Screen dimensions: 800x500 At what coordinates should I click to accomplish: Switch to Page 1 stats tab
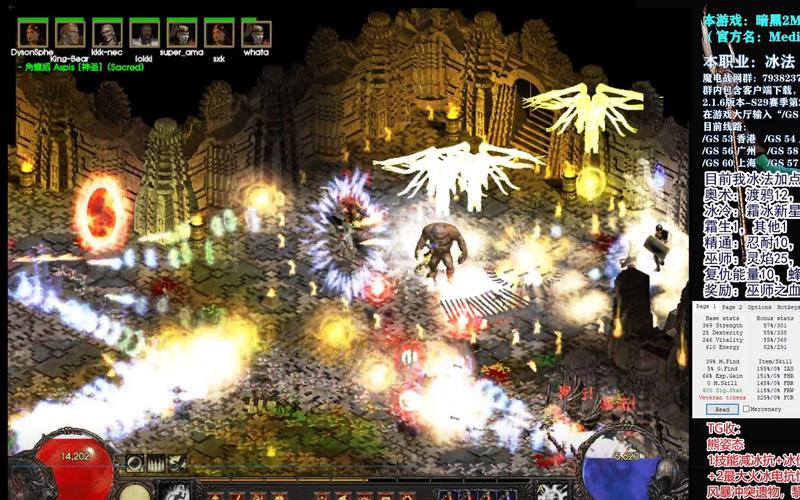pyautogui.click(x=707, y=306)
